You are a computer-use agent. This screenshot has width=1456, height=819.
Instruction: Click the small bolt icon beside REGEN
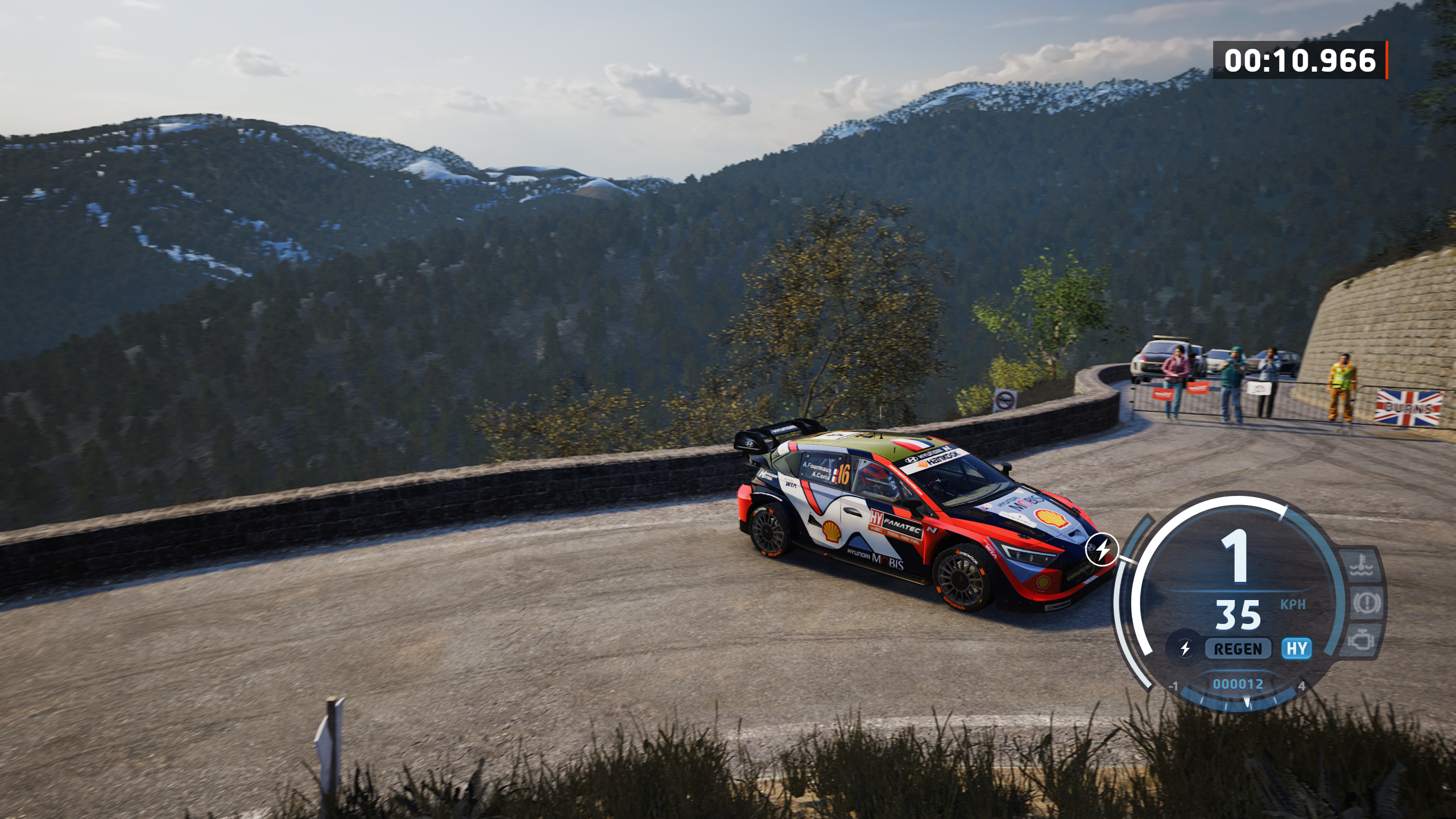(1185, 648)
